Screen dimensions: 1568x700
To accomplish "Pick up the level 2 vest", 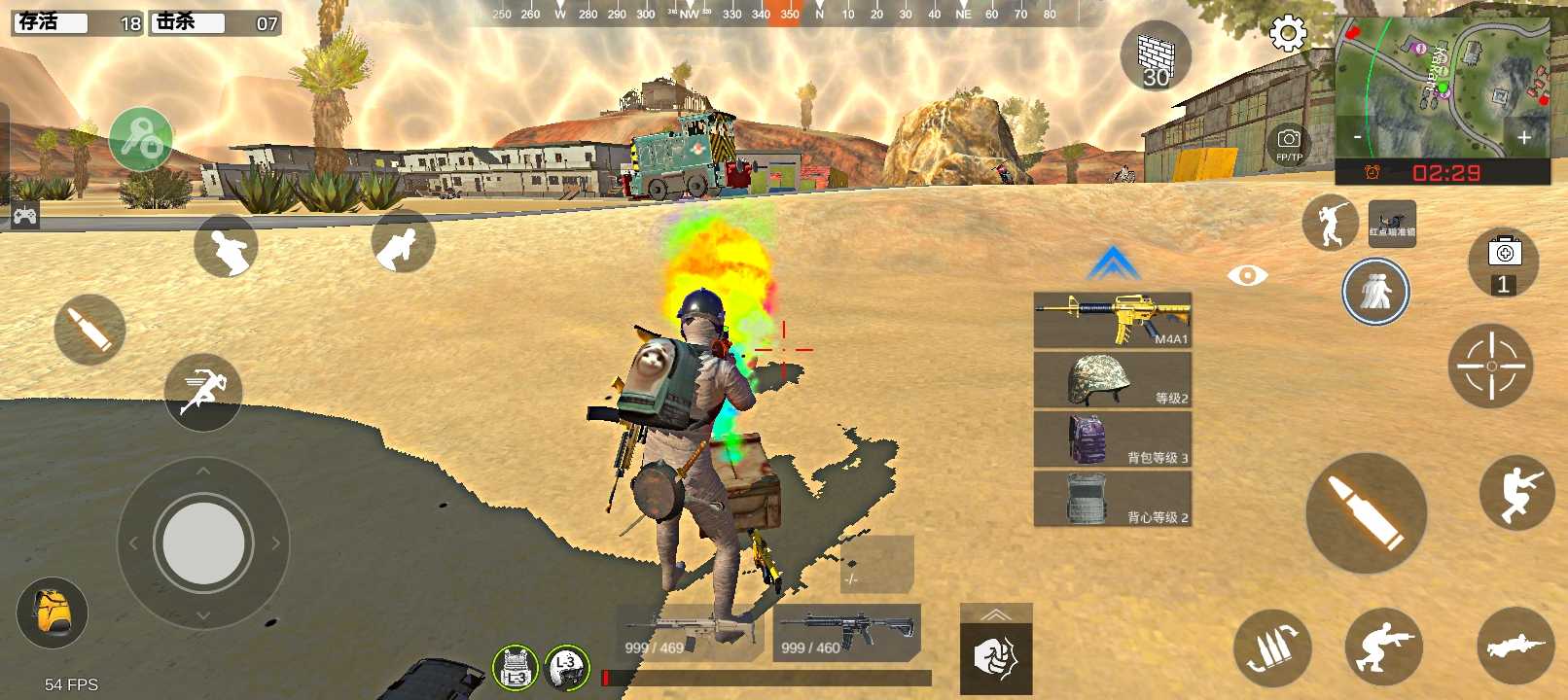I will [1112, 499].
